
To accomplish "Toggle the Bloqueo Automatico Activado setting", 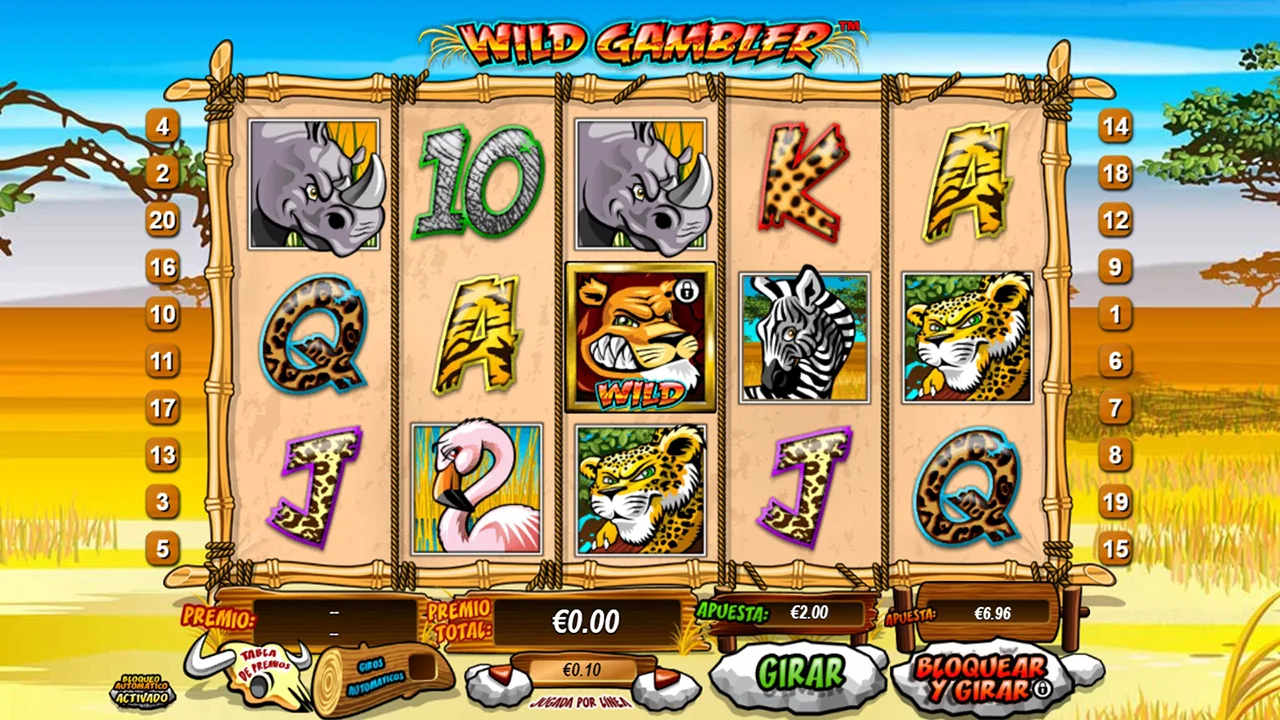I will coord(140,691).
